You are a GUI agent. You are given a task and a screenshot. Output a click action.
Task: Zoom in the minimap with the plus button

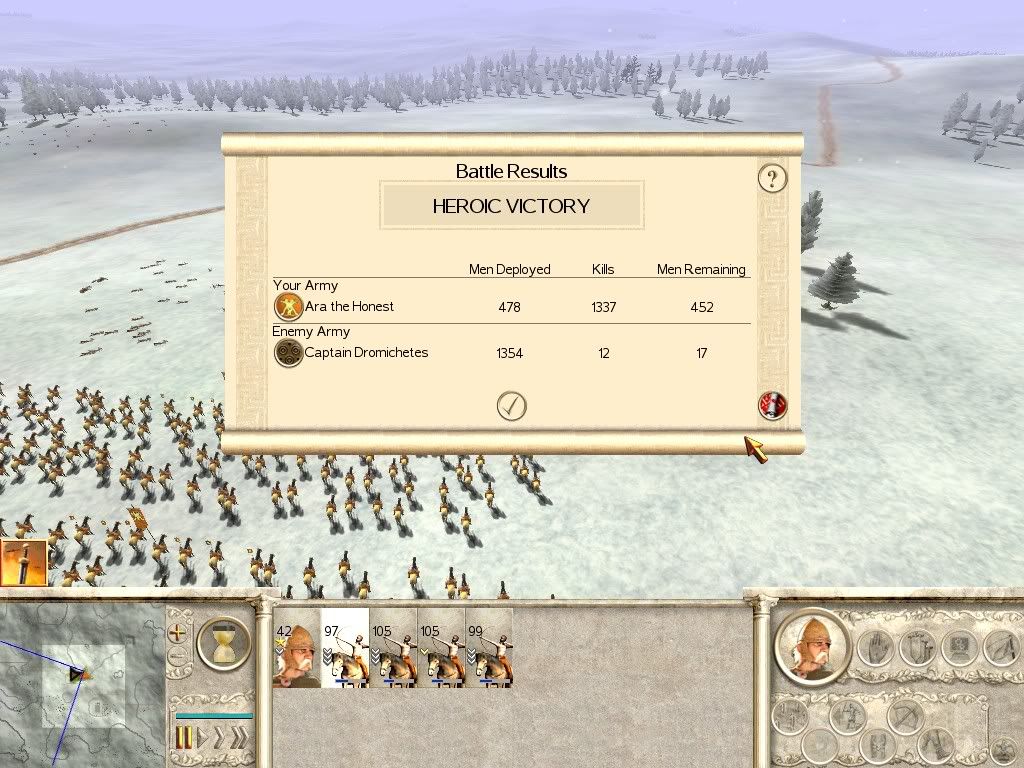tap(178, 632)
